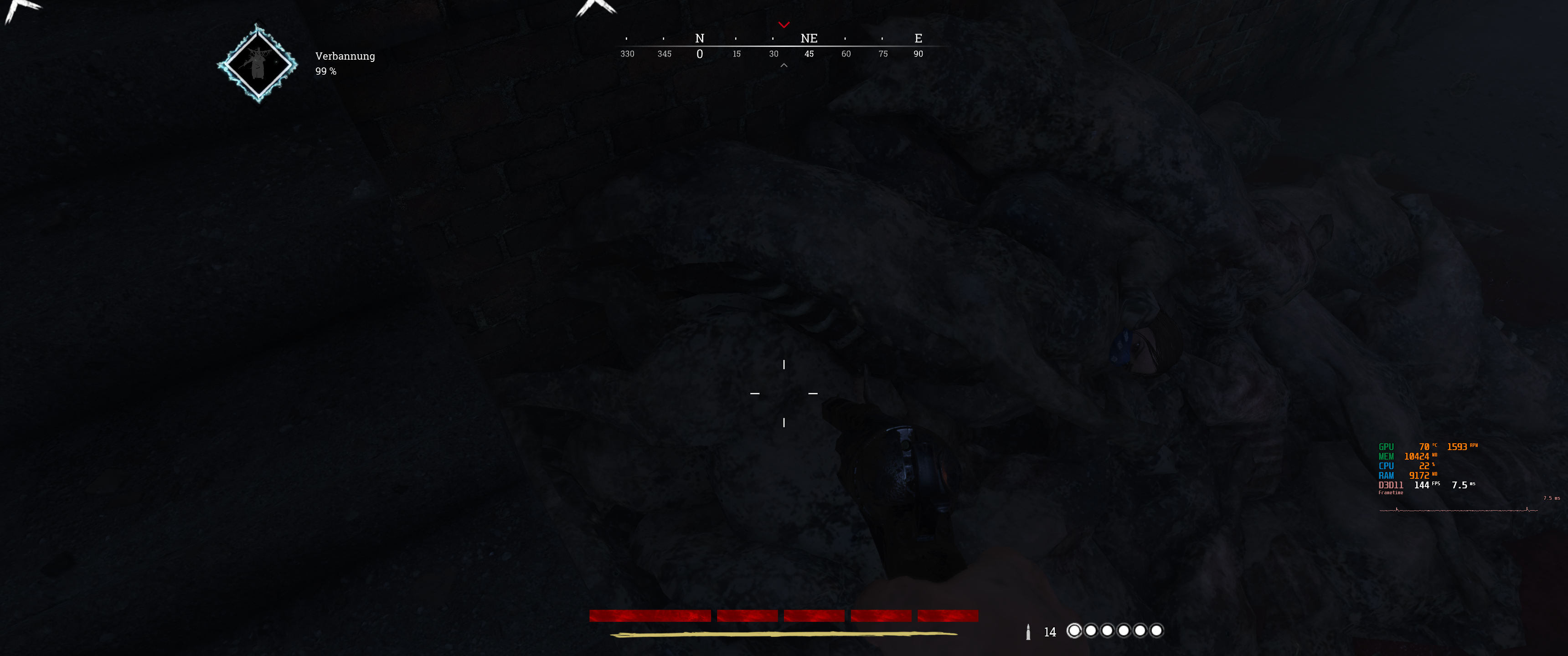Click the red chevron compass marker
Screen dimensions: 1568x656
784,26
